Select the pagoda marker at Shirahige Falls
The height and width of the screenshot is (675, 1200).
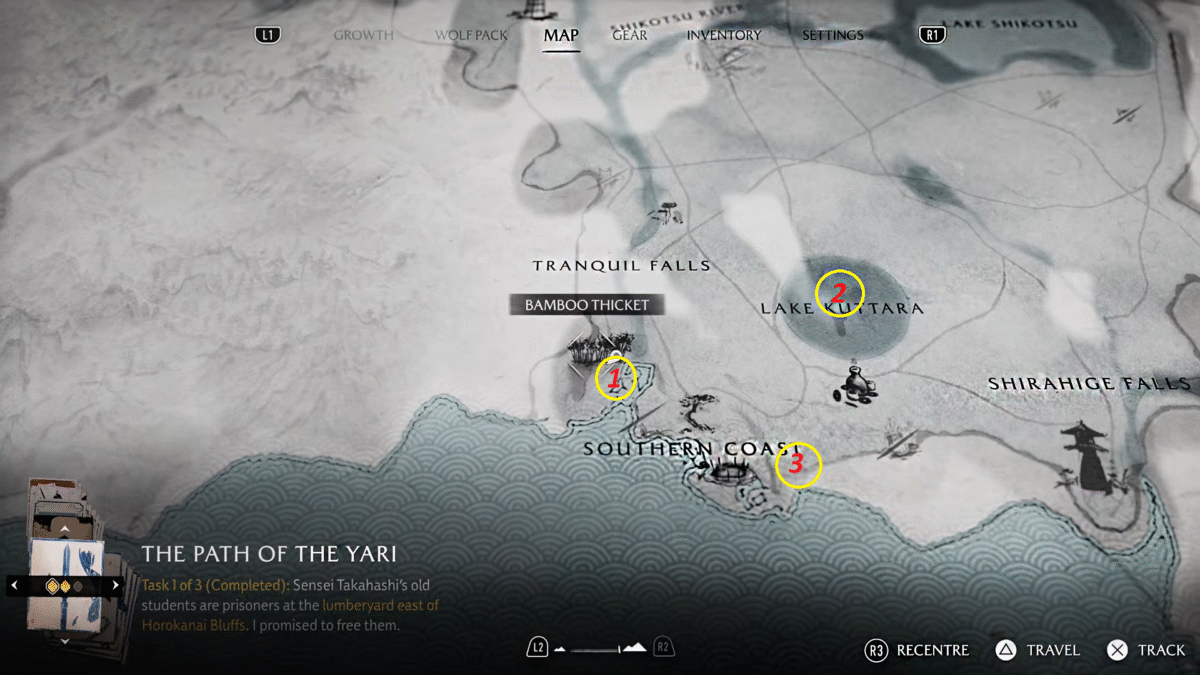(1086, 455)
